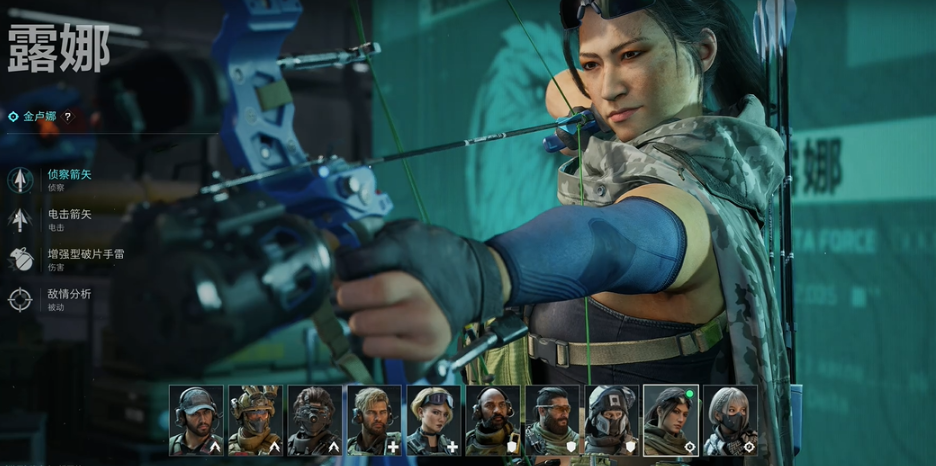936x466 pixels.
Task: Choose the silver-haired masked recon operator
Action: click(730, 421)
